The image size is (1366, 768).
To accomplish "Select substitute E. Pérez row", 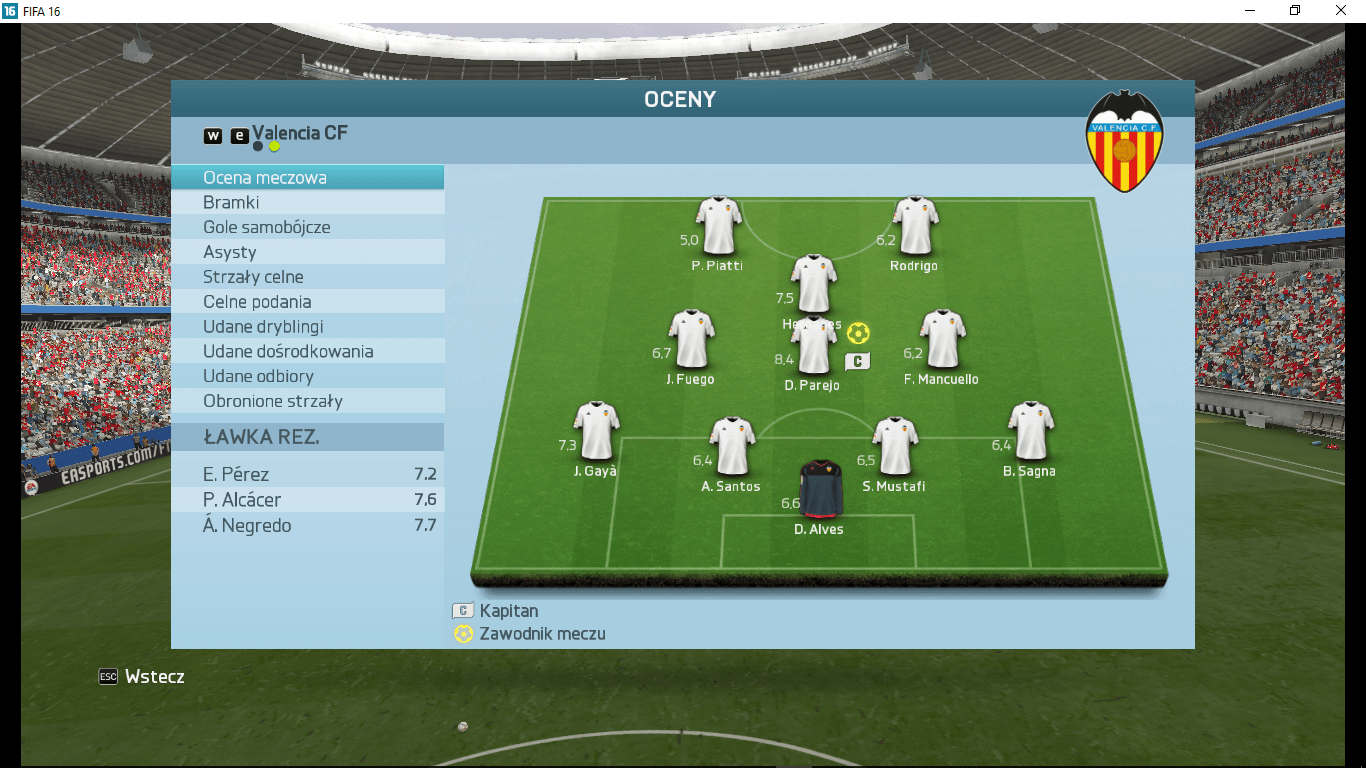I will [307, 475].
